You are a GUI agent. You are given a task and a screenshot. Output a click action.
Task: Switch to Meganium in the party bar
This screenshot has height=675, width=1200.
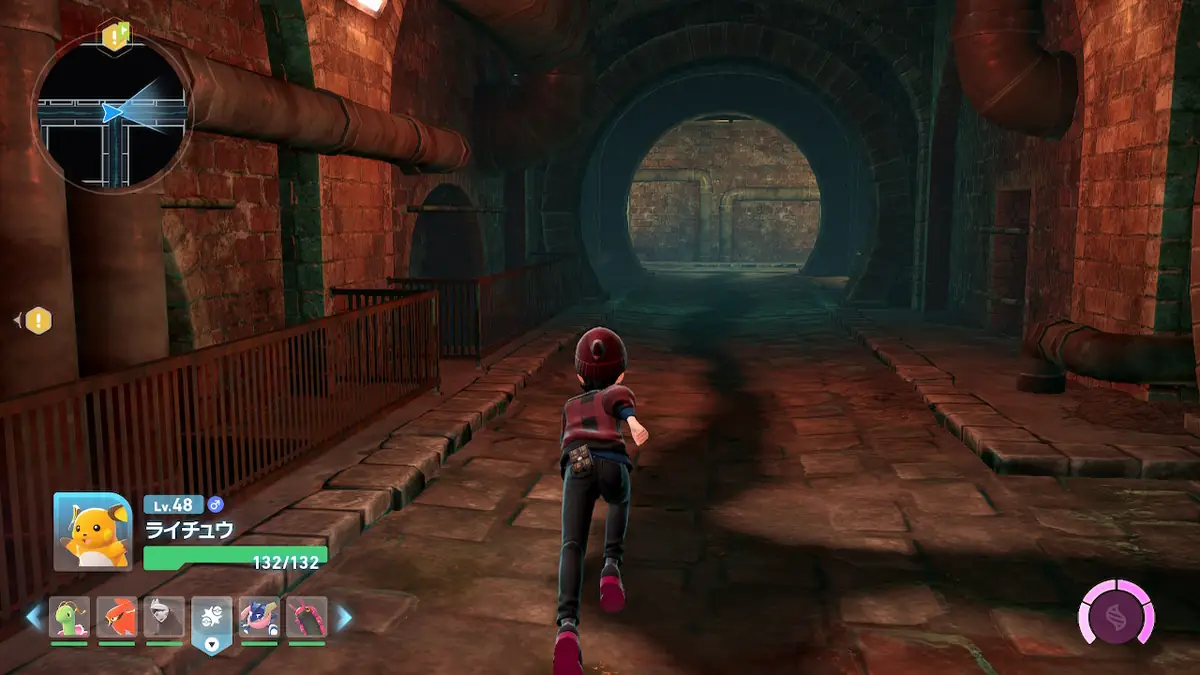70,617
